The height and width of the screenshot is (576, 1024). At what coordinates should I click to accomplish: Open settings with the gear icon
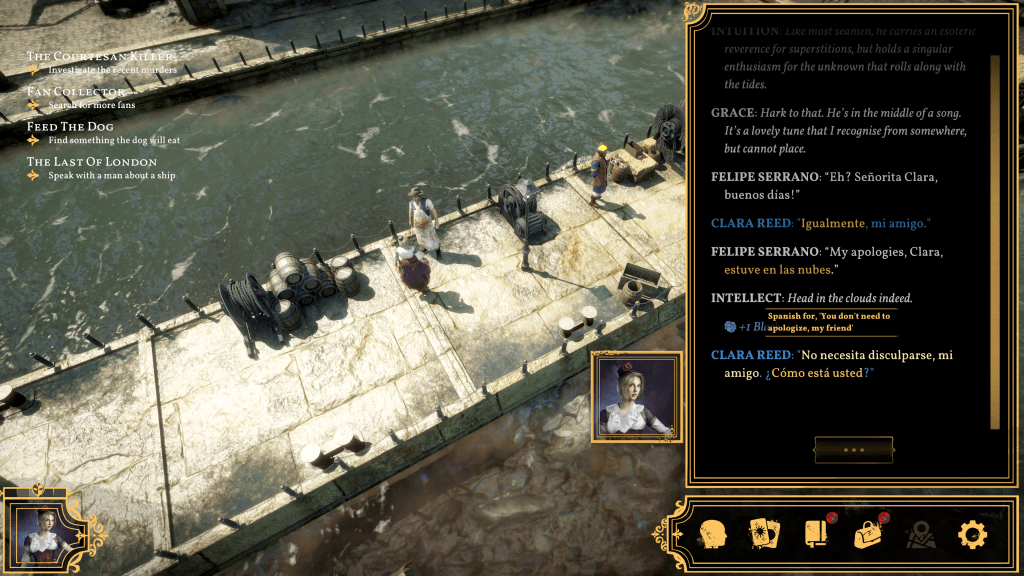972,535
